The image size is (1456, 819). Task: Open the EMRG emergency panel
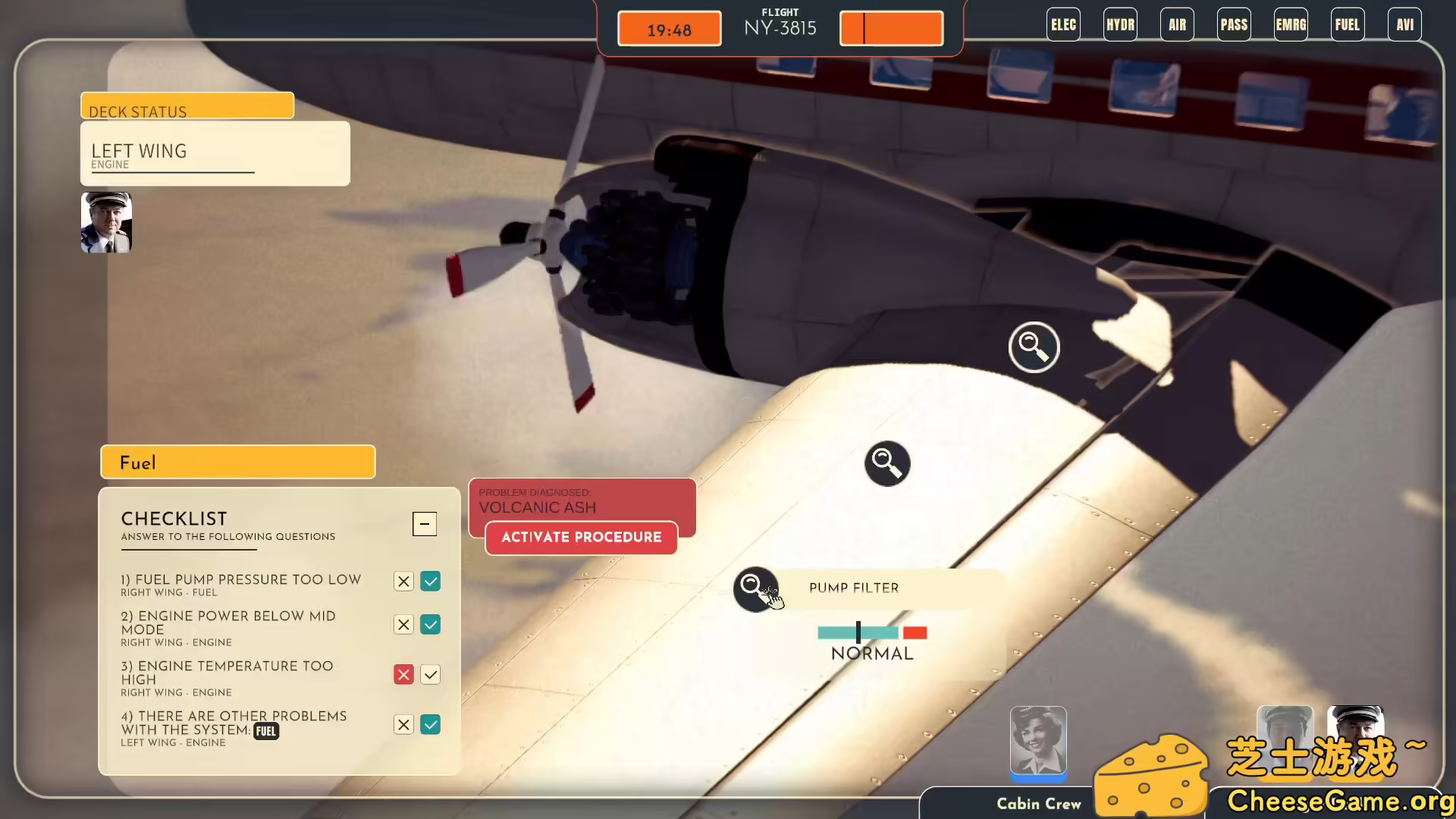pyautogui.click(x=1291, y=24)
